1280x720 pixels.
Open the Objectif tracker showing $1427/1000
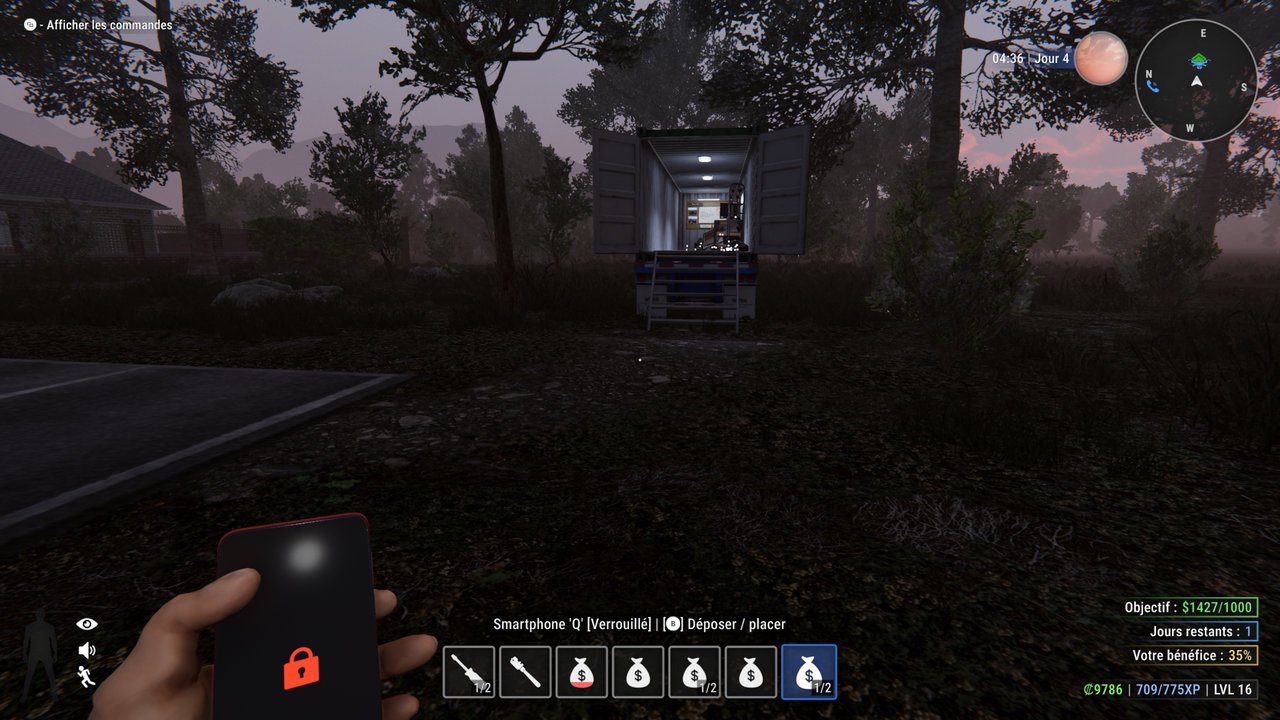[1190, 607]
